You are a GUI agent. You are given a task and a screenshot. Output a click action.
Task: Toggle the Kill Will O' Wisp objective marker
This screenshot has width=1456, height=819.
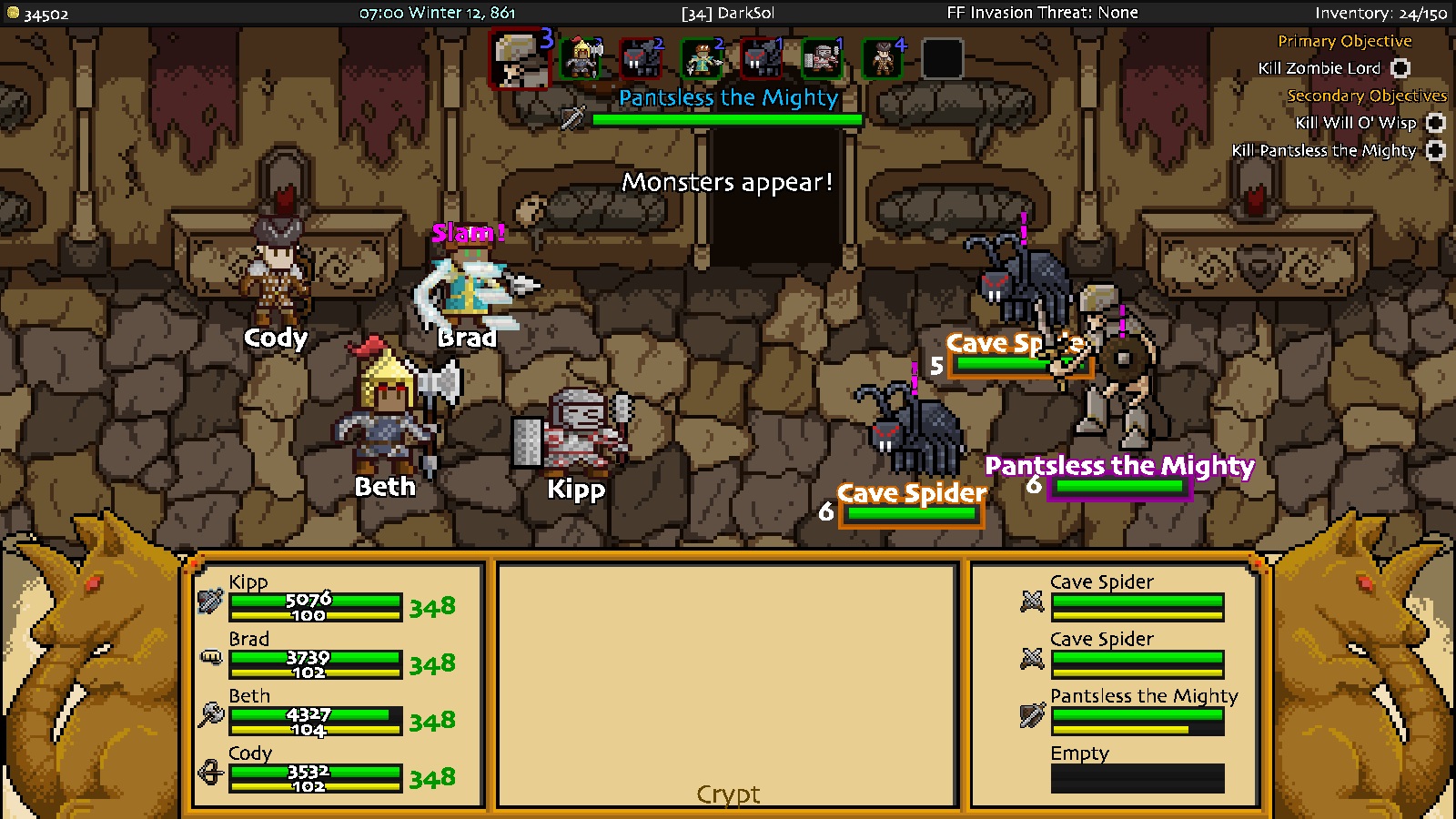tap(1434, 123)
